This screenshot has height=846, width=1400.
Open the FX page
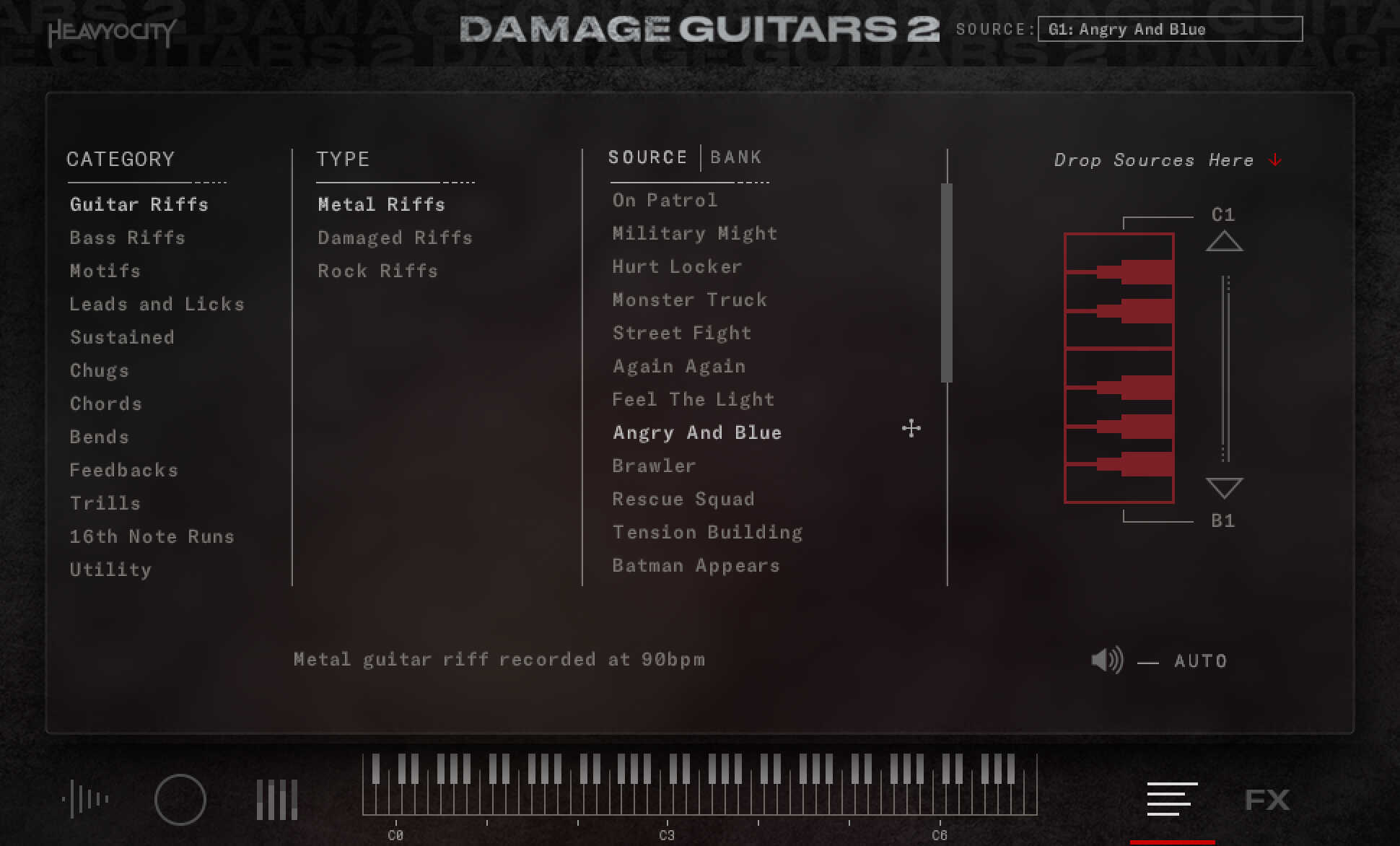[1268, 799]
